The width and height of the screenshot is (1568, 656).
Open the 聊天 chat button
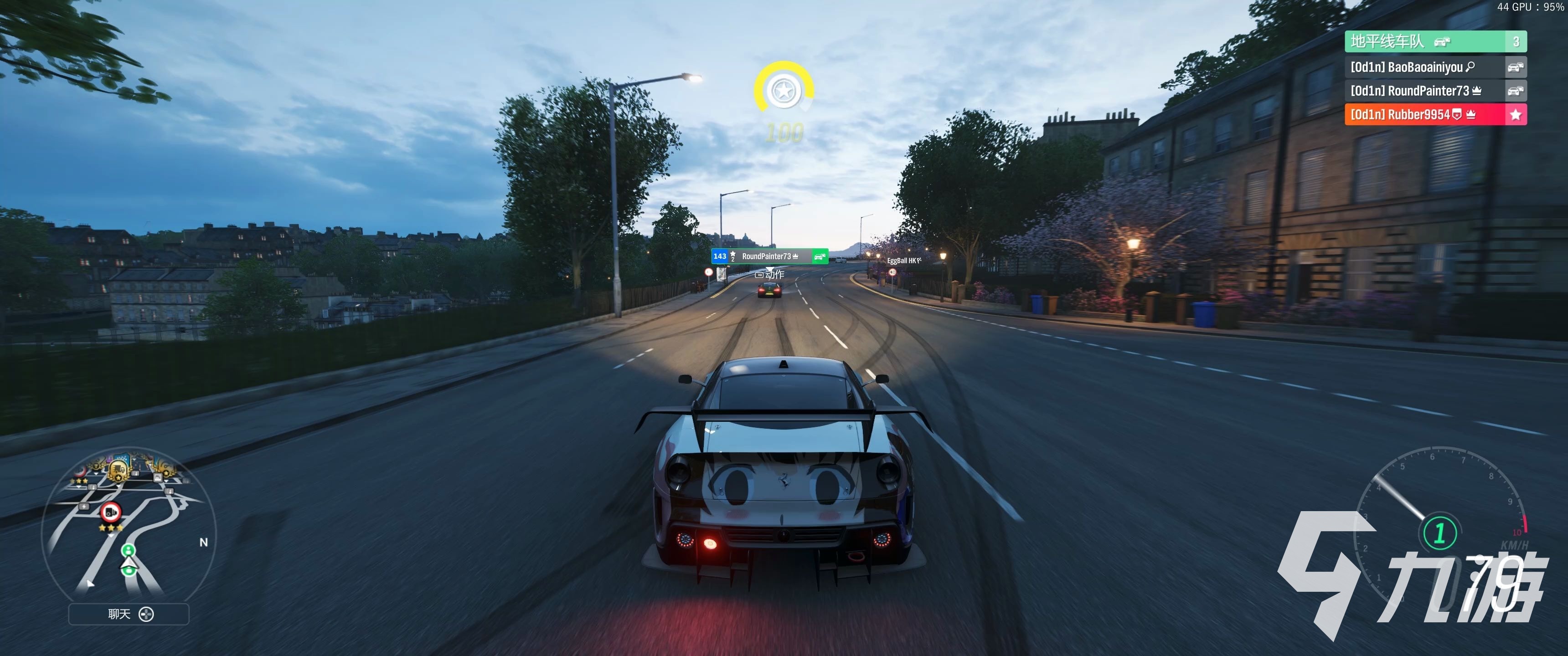click(x=129, y=614)
